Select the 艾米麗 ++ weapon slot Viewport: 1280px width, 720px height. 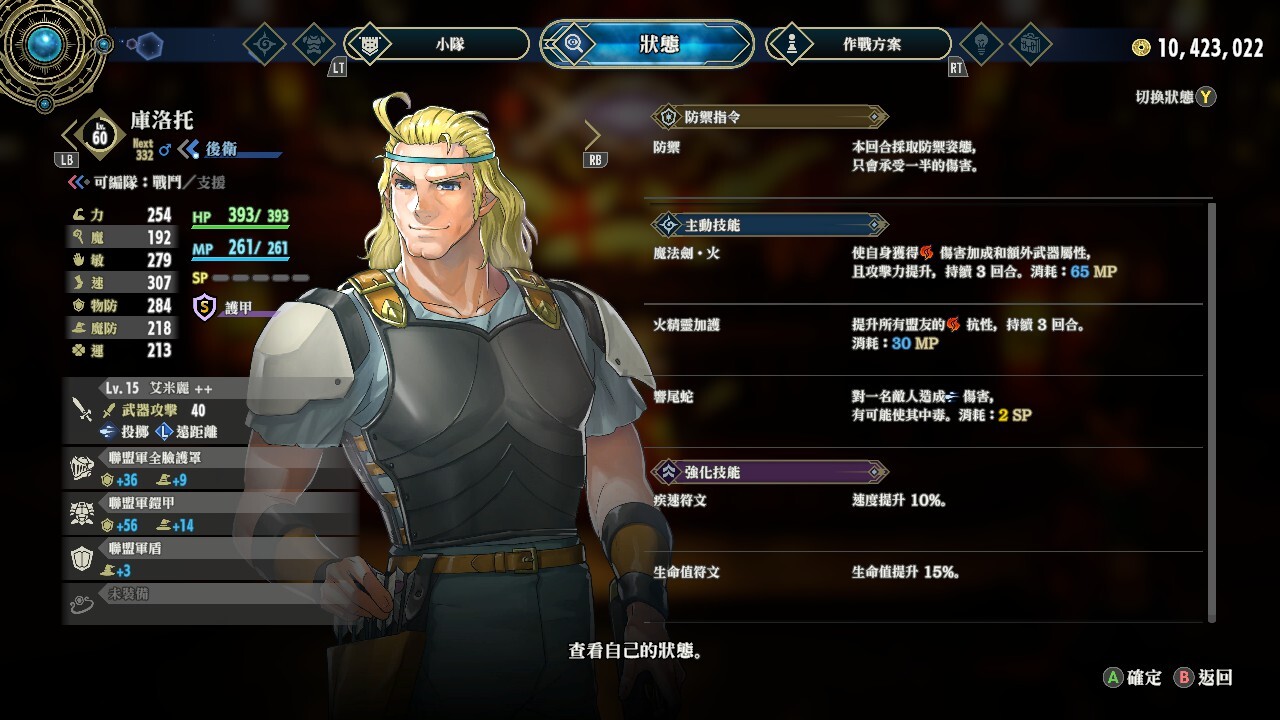[x=210, y=410]
